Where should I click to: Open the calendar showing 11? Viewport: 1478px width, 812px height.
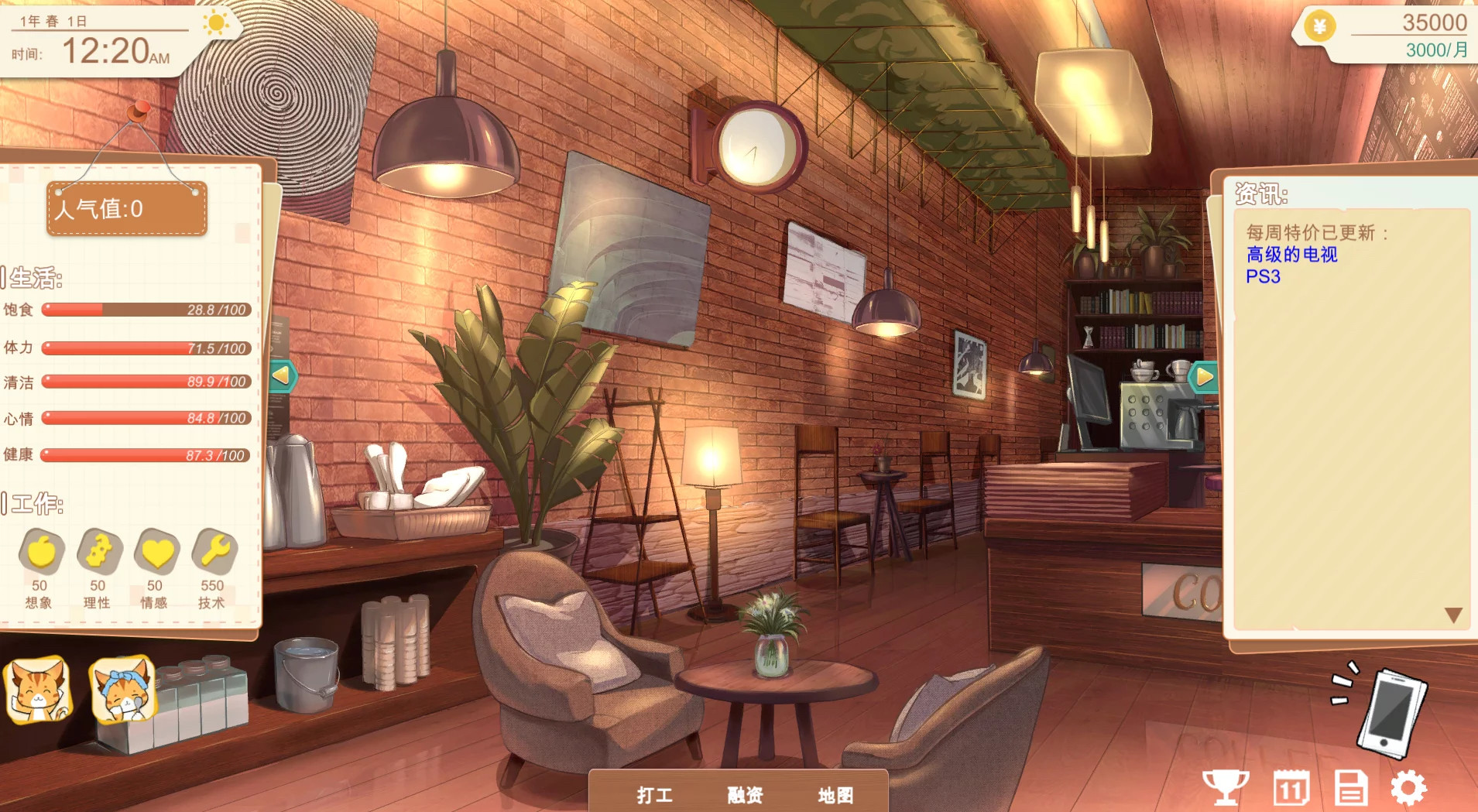pos(1292,787)
